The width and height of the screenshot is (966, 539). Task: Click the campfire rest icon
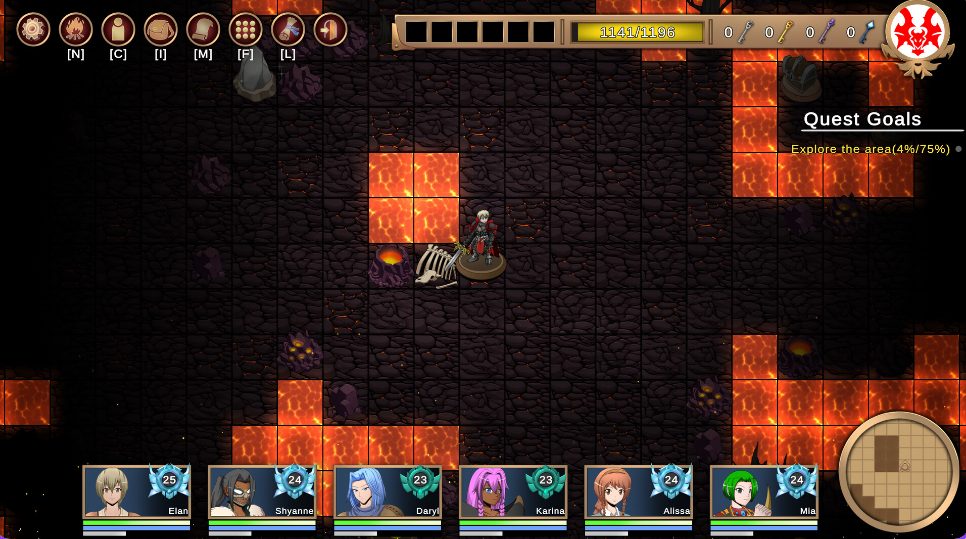[x=76, y=29]
